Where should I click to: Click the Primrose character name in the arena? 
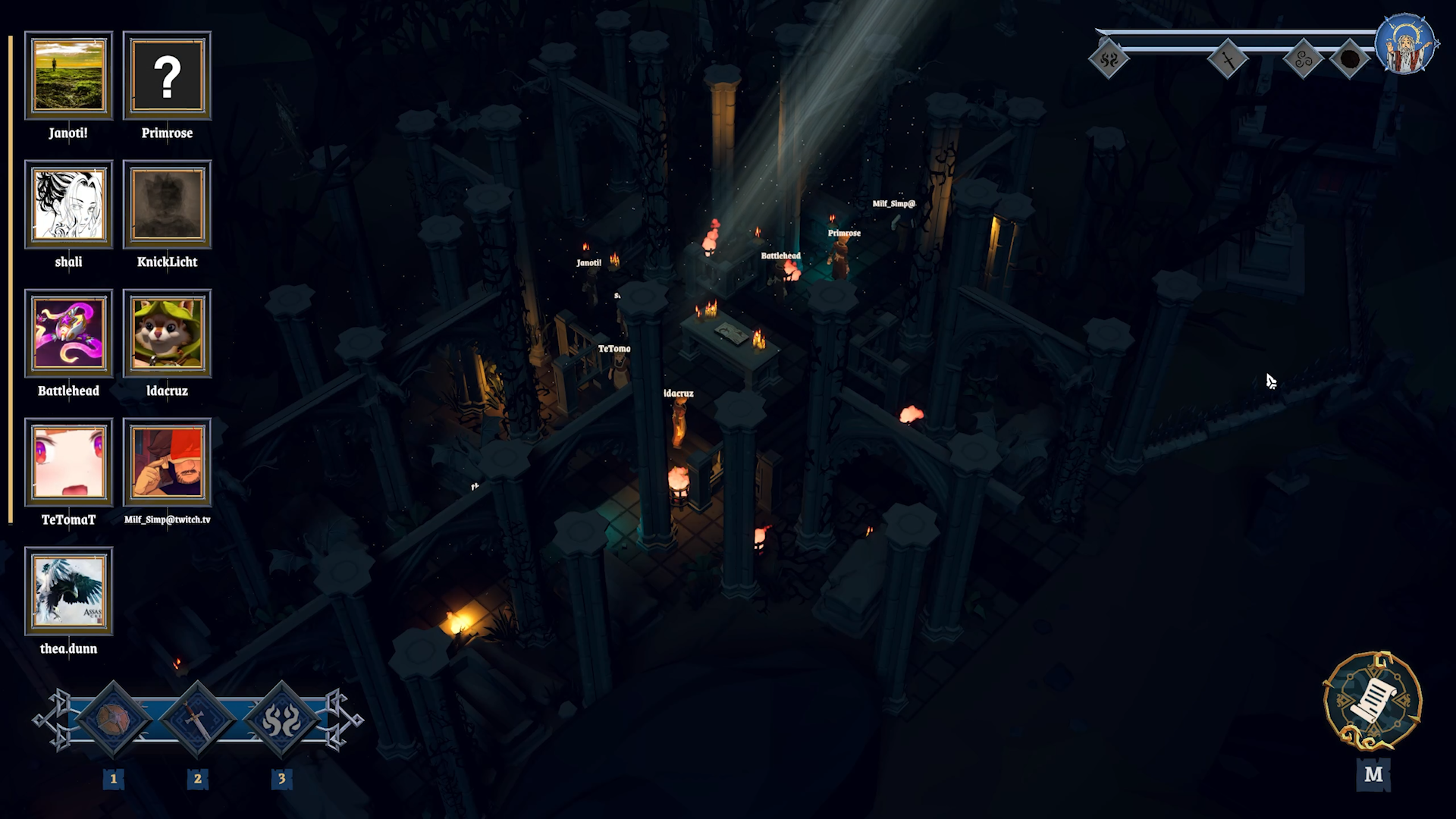[843, 233]
